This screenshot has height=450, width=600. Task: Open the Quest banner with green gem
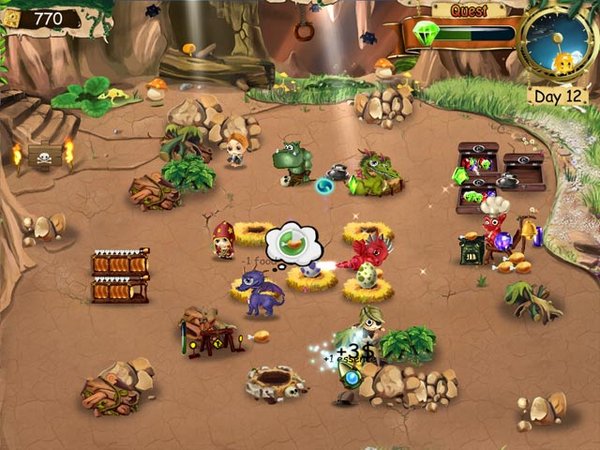pyautogui.click(x=466, y=29)
